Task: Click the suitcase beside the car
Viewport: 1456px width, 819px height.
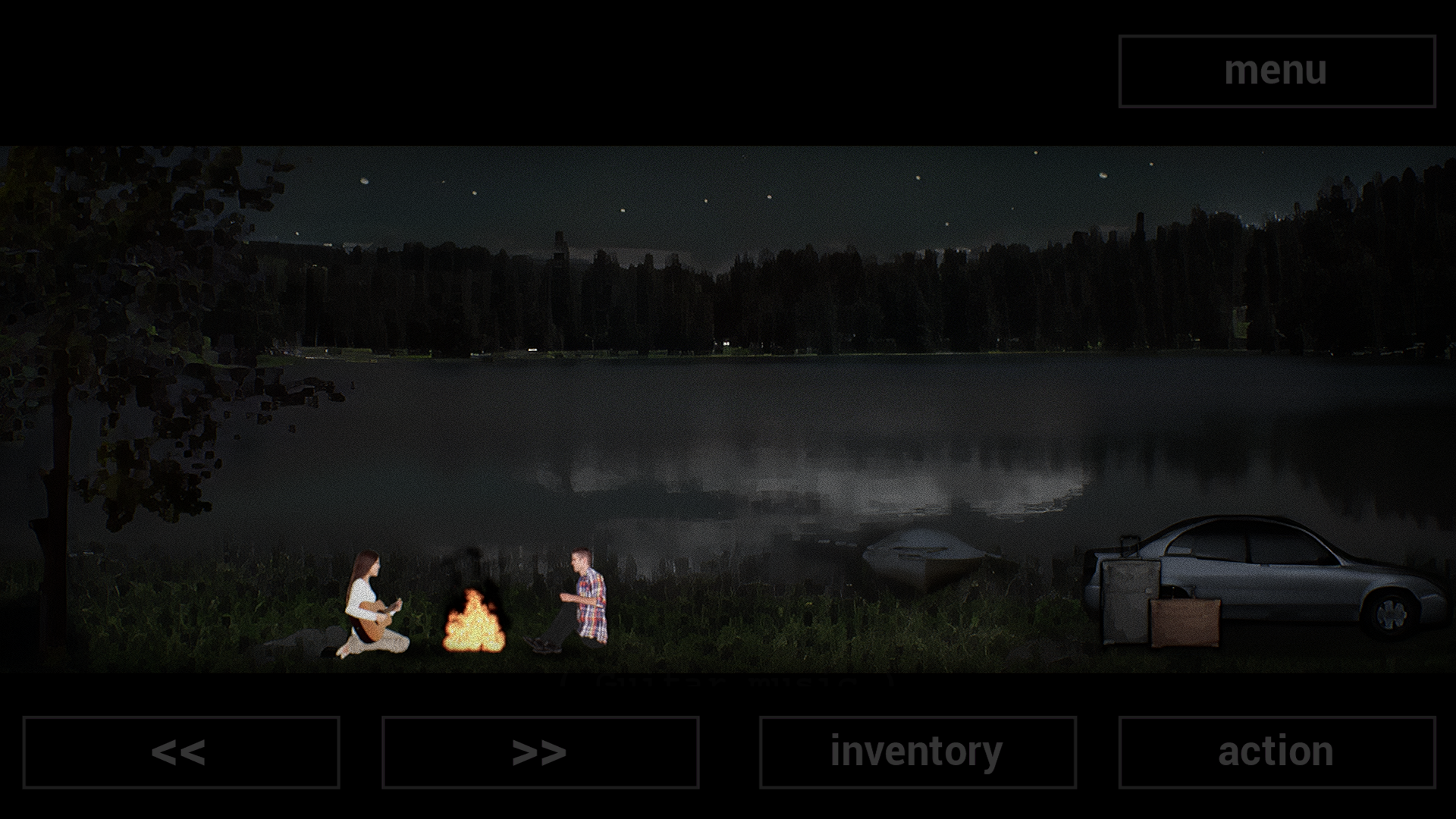Action: click(1185, 622)
